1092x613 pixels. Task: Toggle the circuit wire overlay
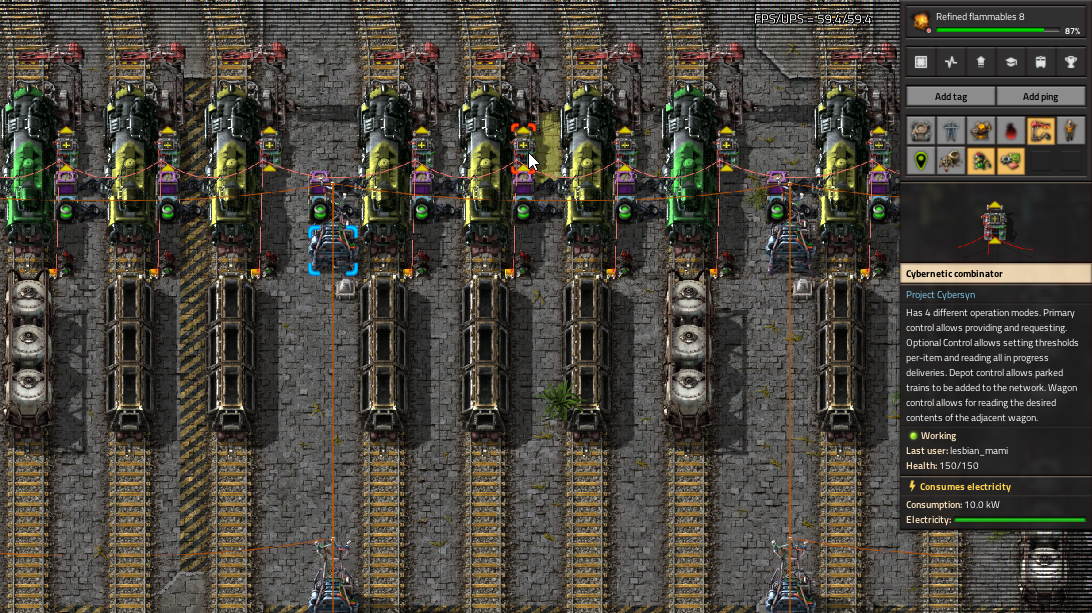point(1041,131)
